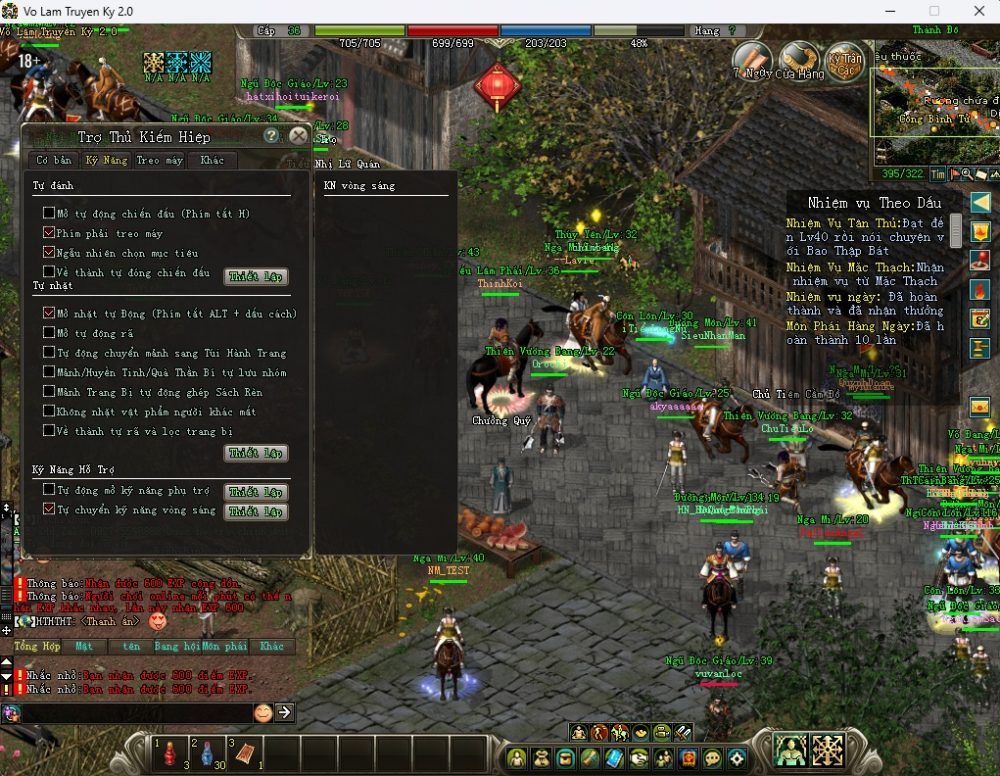The width and height of the screenshot is (1000, 776).
Task: Open the Kỳ Trân Các icon
Action: coord(845,58)
